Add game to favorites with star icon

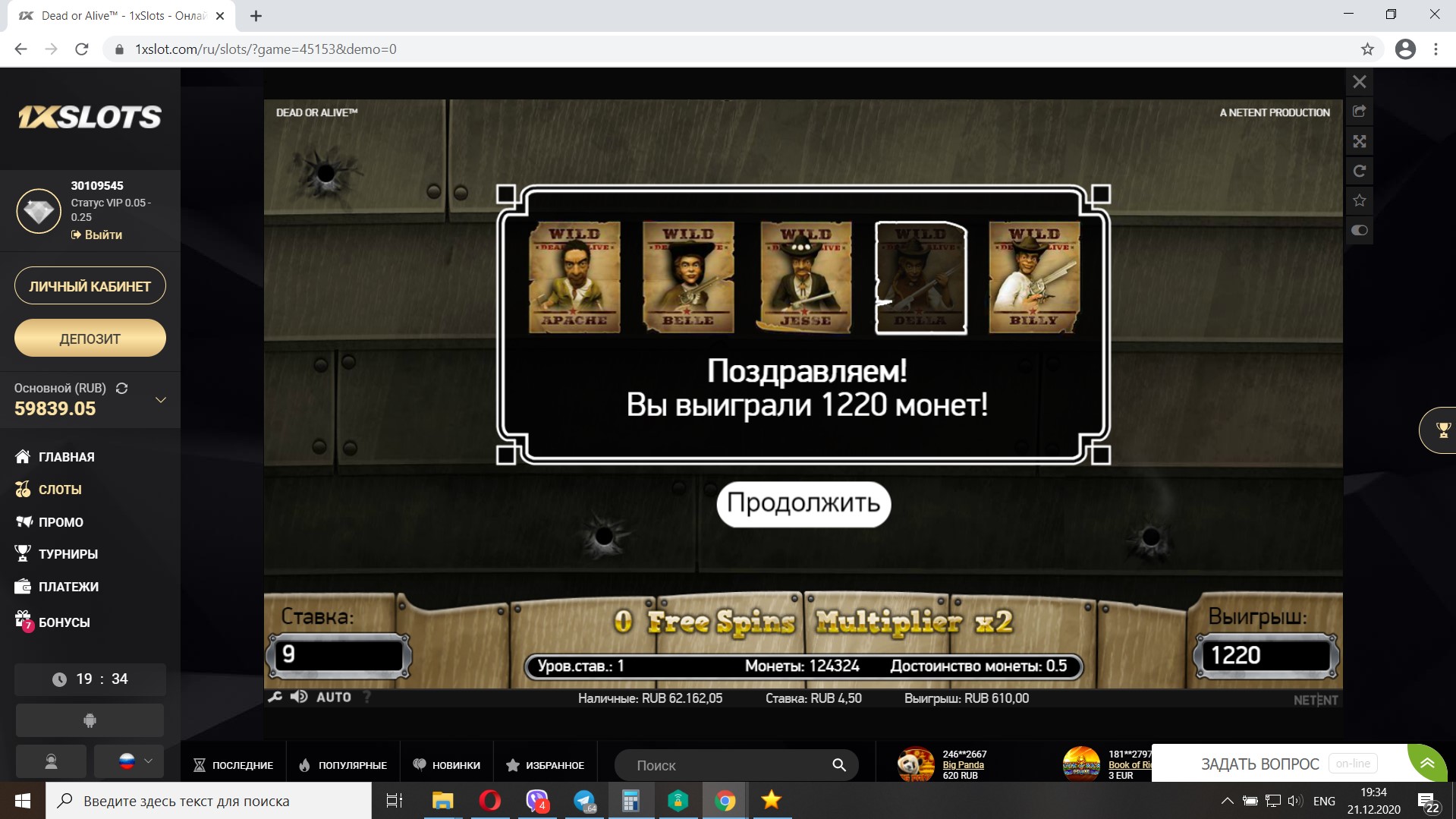click(1359, 200)
